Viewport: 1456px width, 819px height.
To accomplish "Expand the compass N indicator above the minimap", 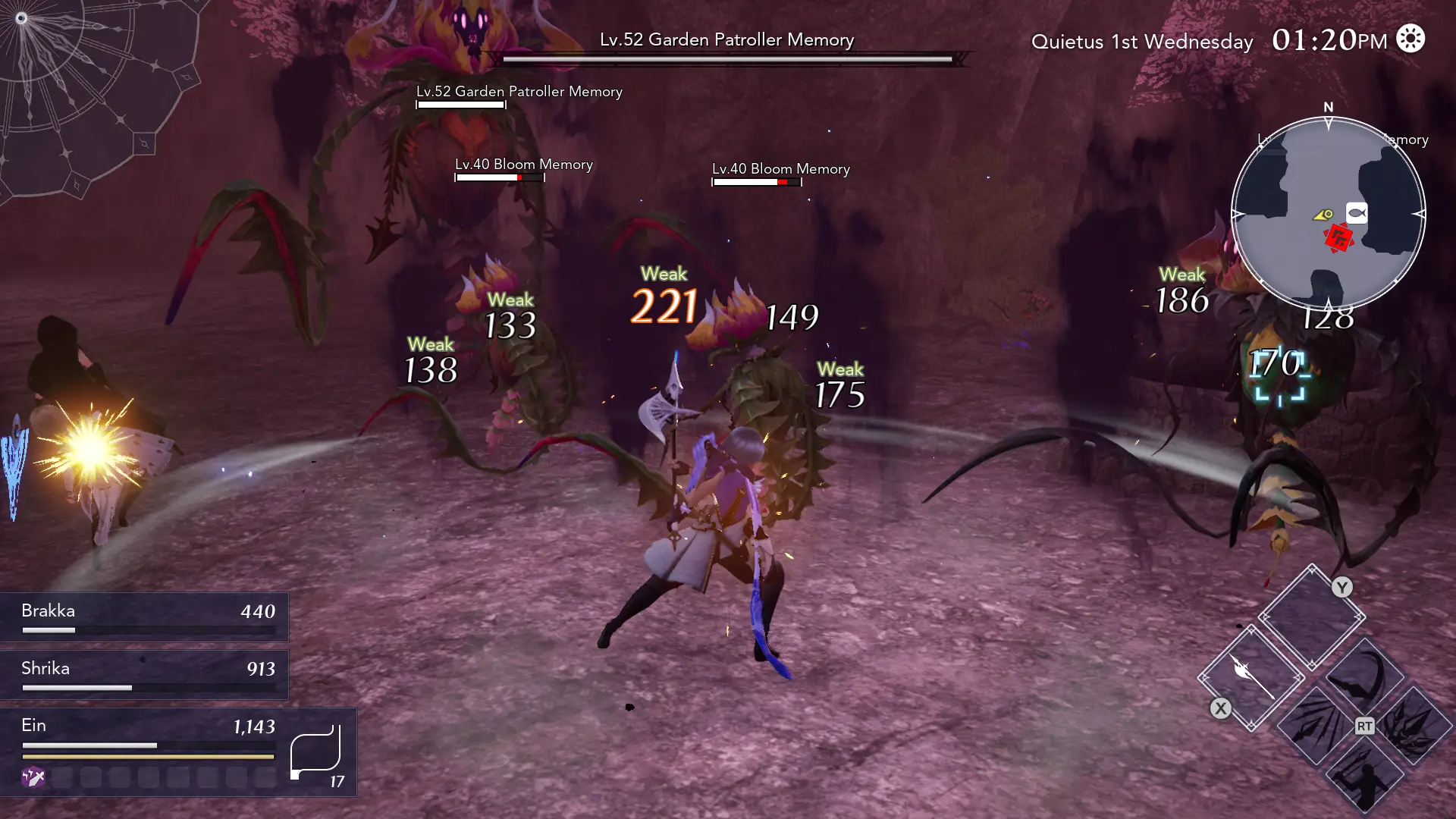I will pos(1328,108).
